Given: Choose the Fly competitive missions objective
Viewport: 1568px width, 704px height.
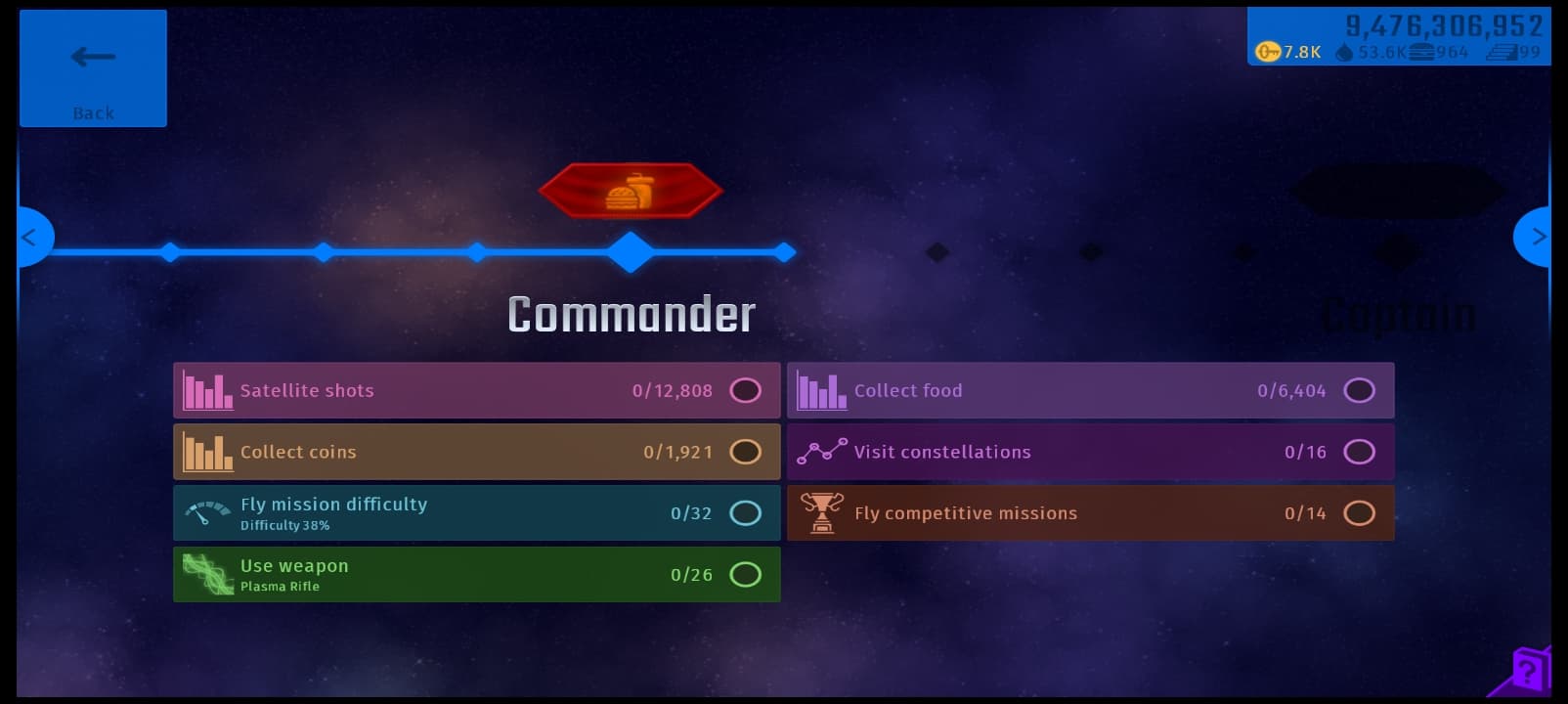Looking at the screenshot, I should point(1090,513).
